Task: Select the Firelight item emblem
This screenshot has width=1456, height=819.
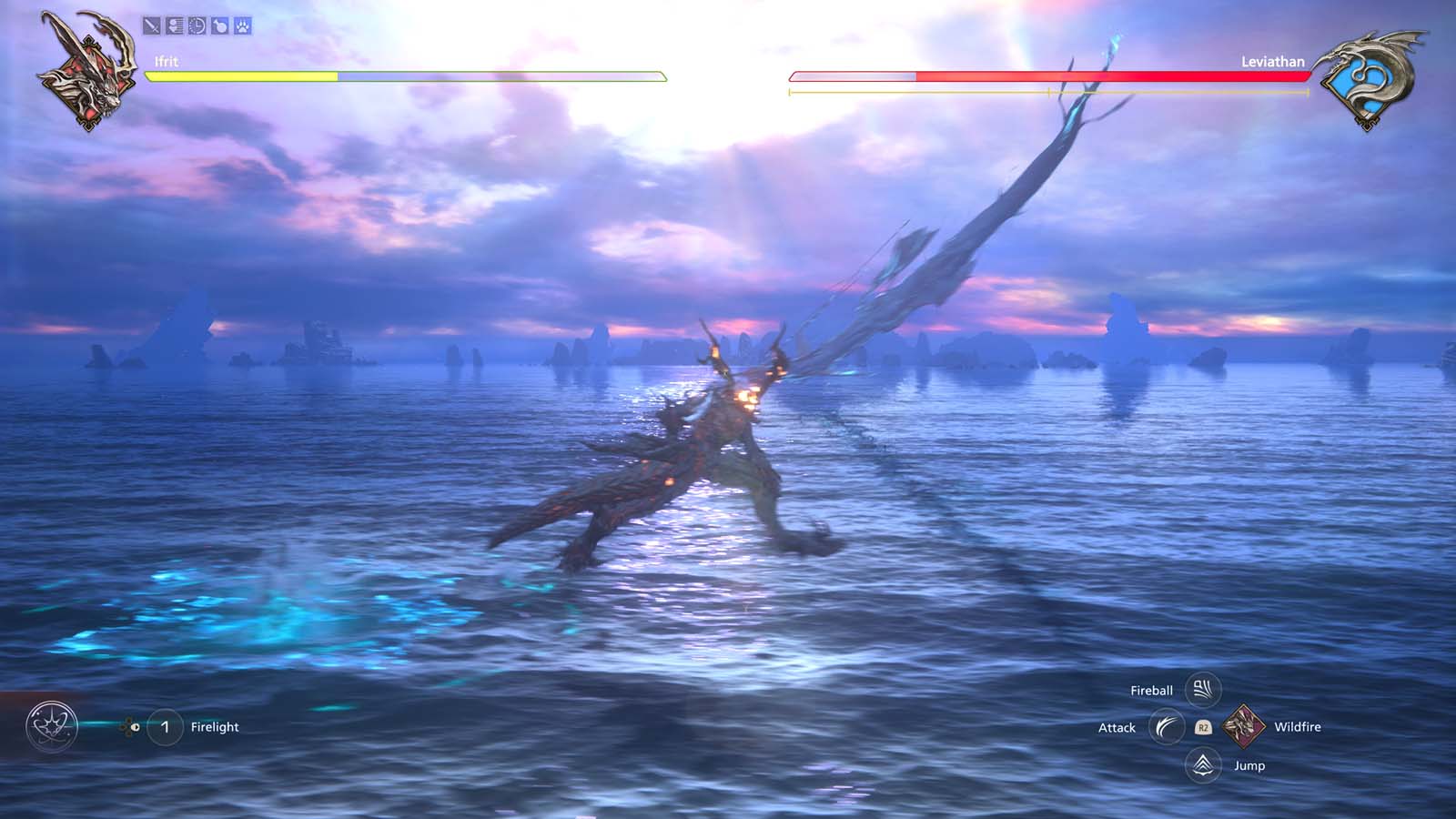Action: [x=51, y=726]
